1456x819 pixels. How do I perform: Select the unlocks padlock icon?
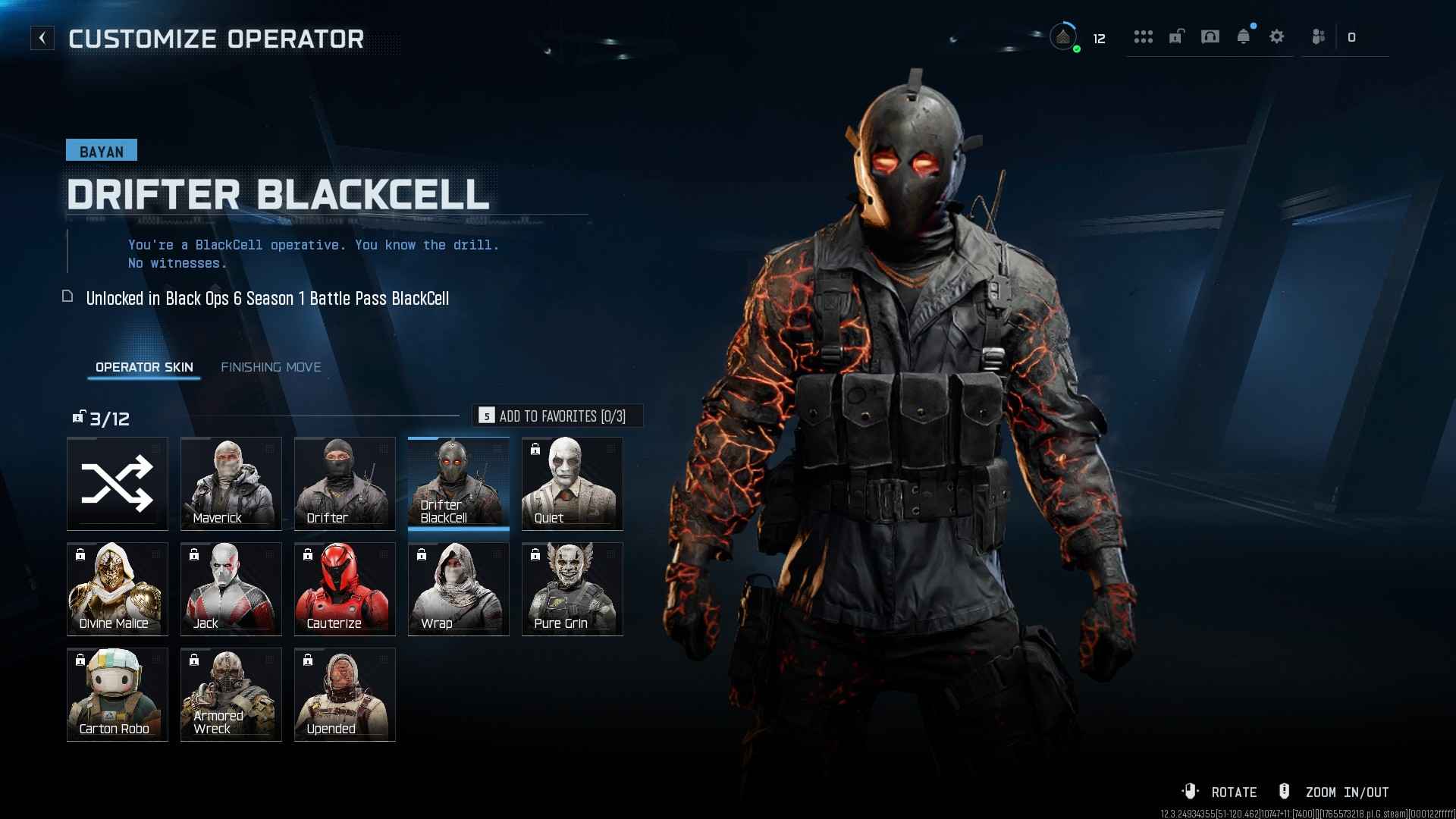tap(1175, 36)
